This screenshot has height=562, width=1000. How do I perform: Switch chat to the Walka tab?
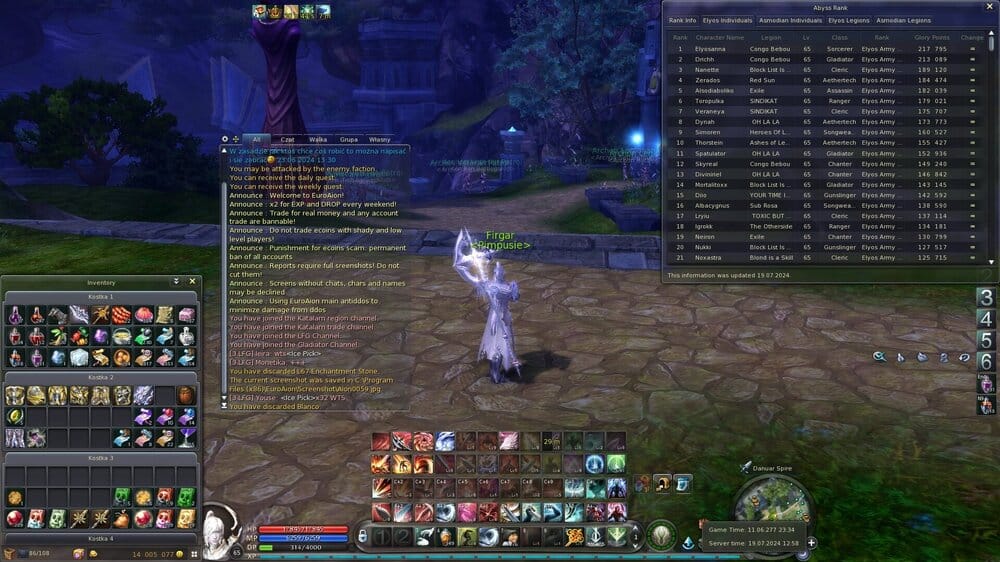[318, 140]
